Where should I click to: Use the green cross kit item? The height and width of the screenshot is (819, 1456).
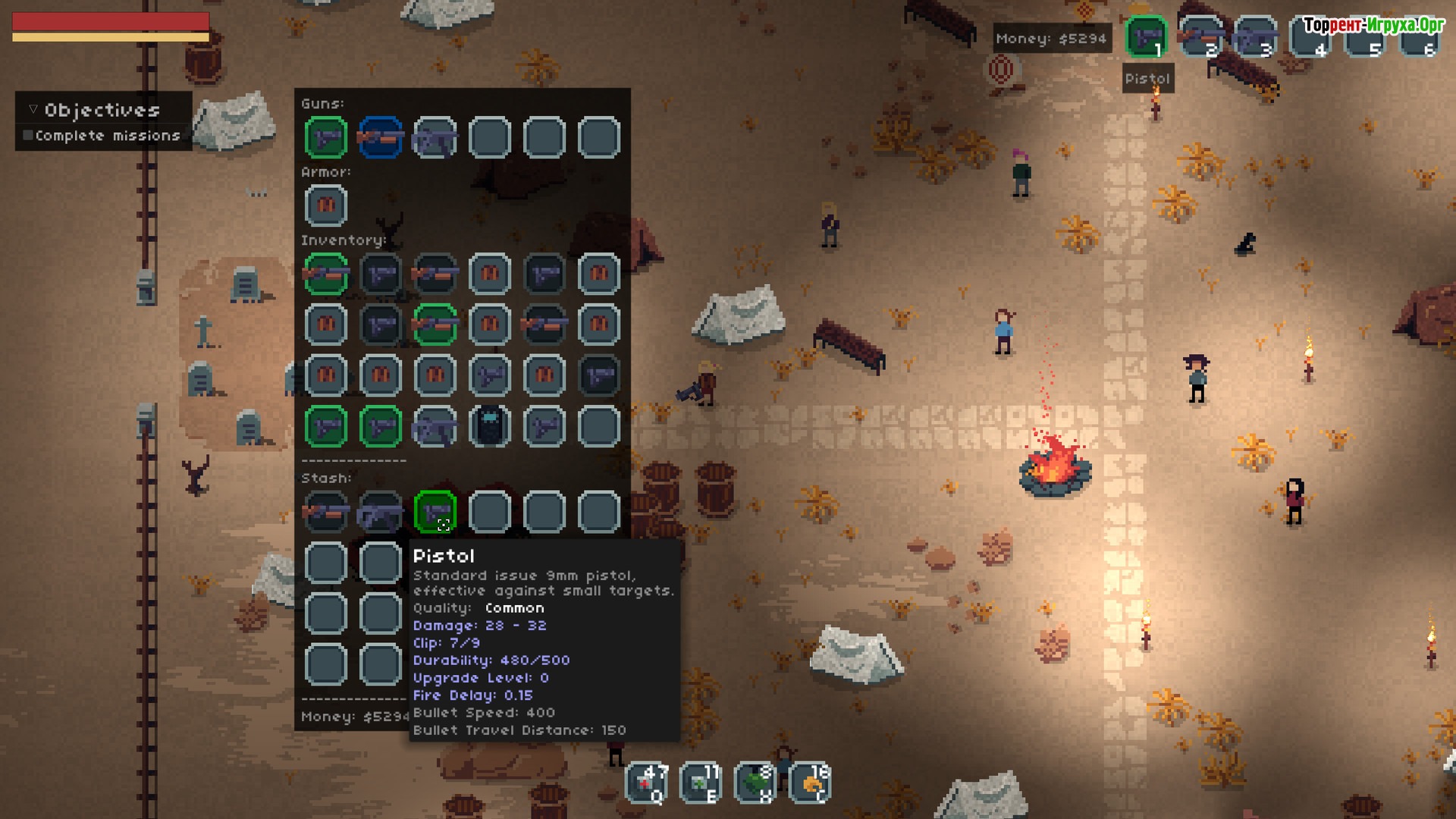[701, 783]
